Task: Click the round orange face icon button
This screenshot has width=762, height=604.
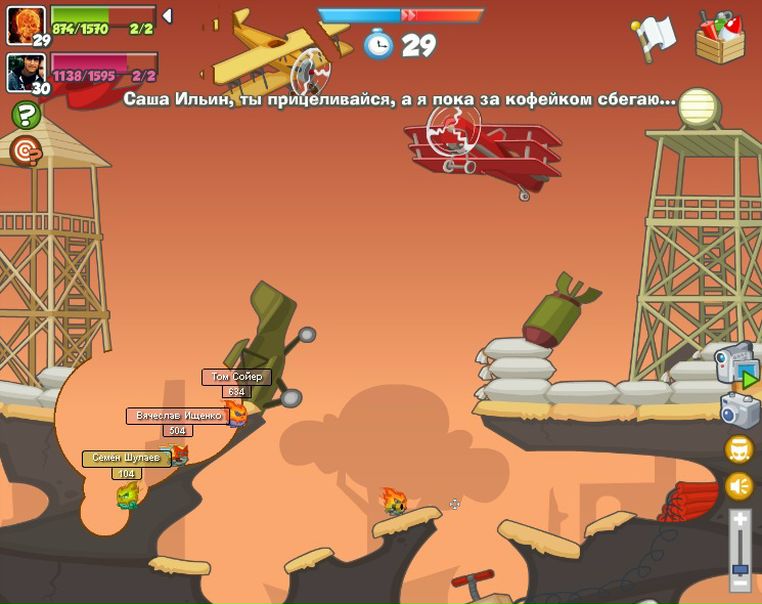Action: 739,449
